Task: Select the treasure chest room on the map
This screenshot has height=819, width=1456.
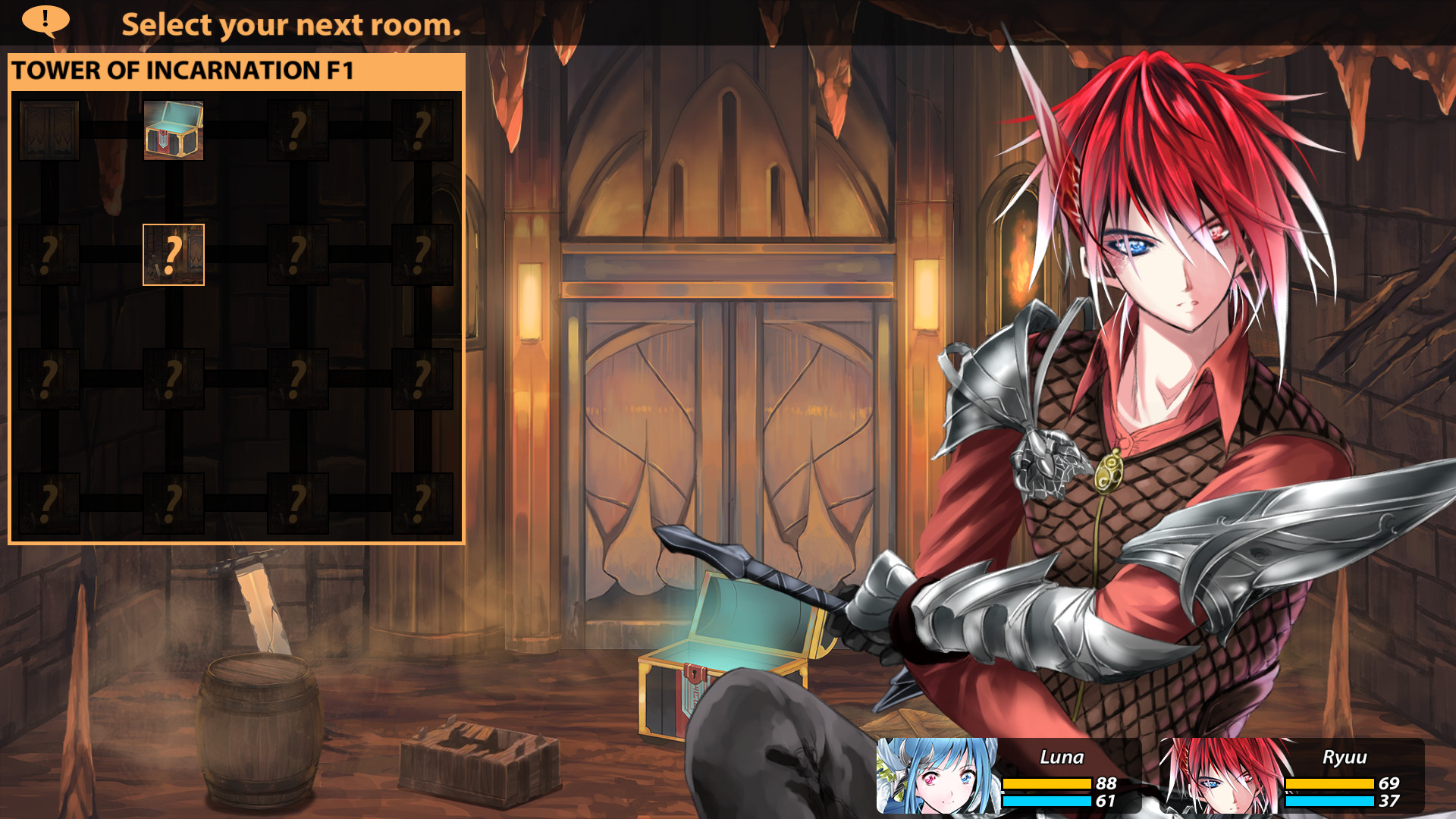Action: coord(173,130)
